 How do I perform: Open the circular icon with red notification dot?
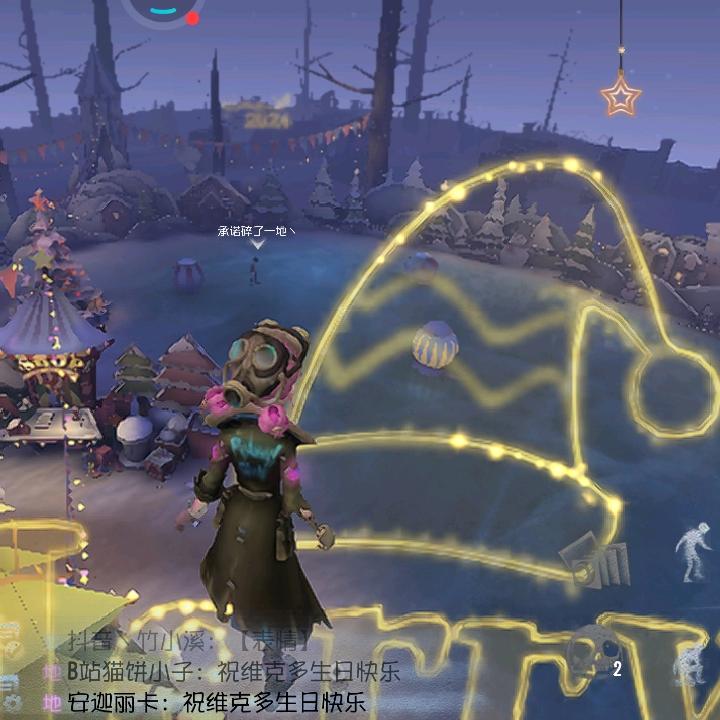[x=165, y=10]
